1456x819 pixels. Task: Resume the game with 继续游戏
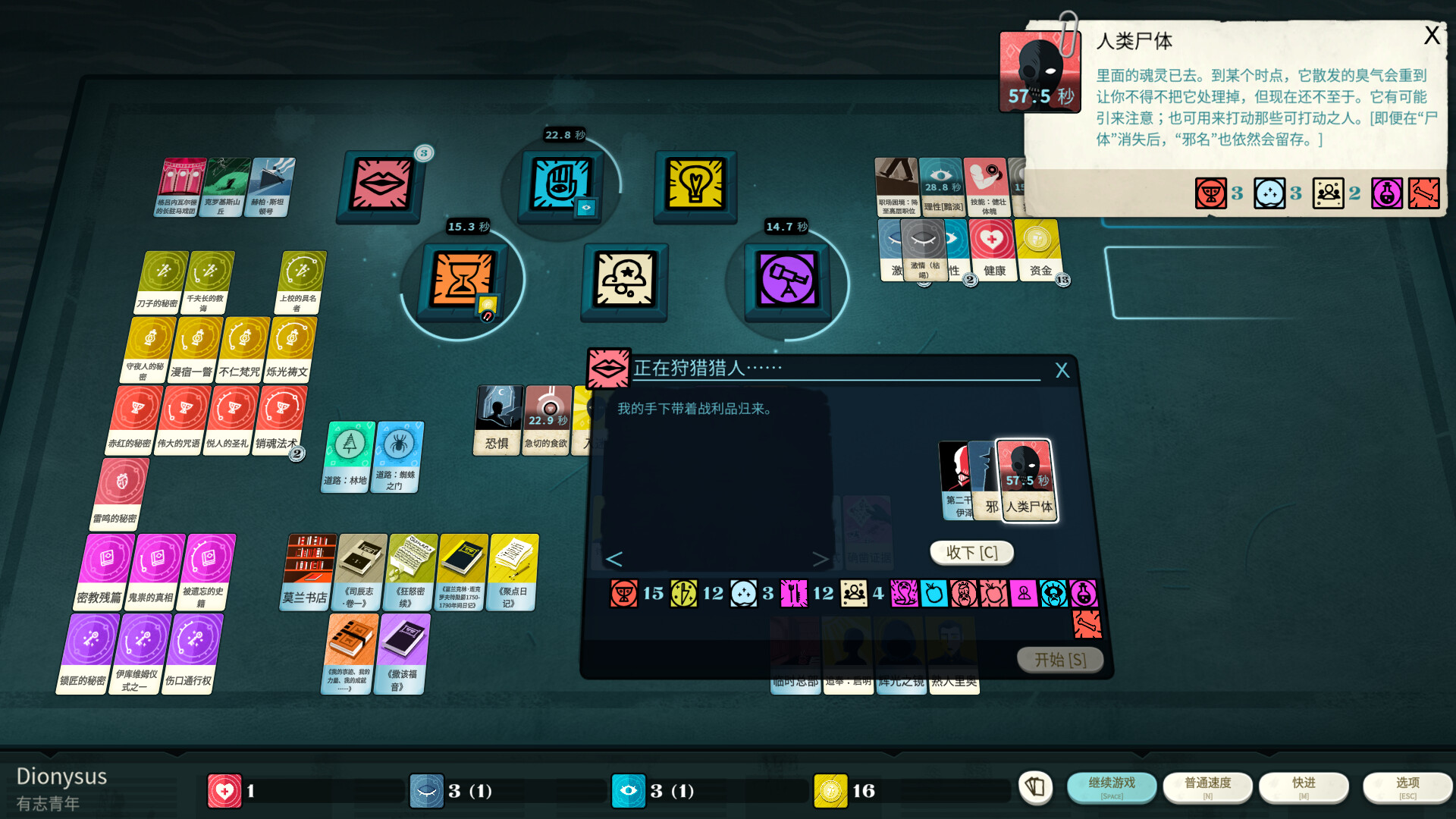click(x=1112, y=787)
